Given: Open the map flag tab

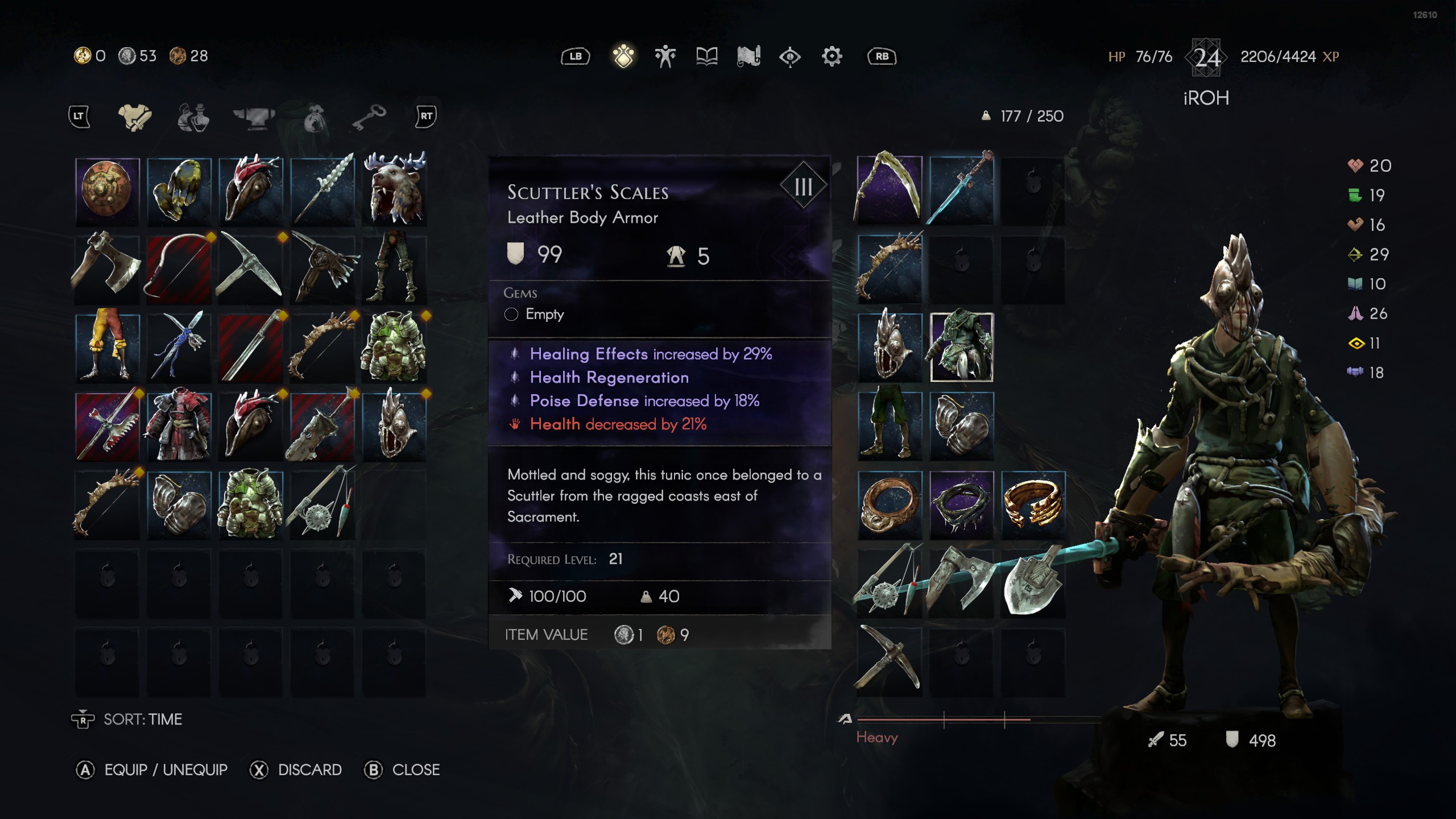Looking at the screenshot, I should click(748, 56).
